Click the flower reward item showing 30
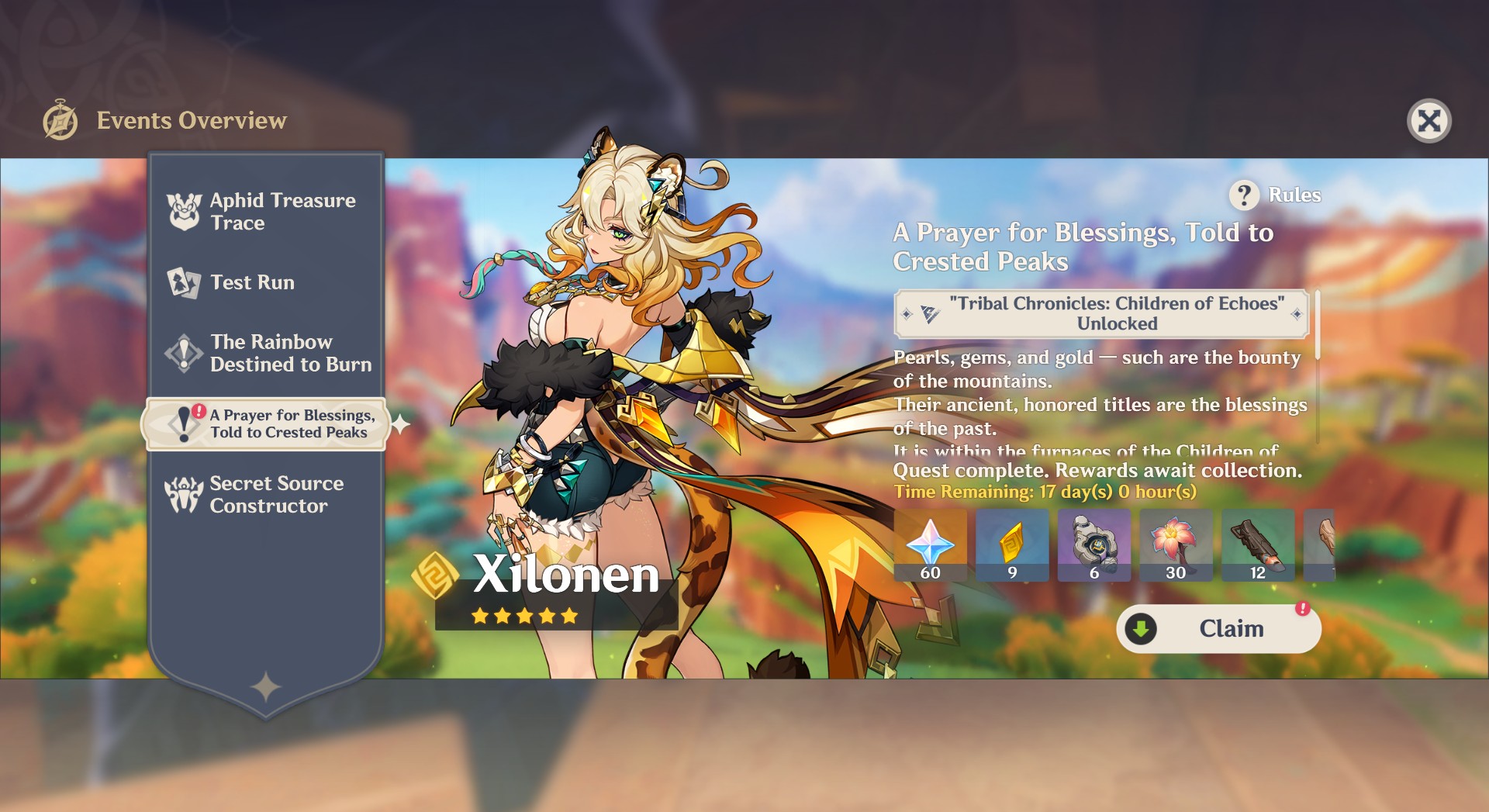This screenshot has width=1489, height=812. point(1176,543)
